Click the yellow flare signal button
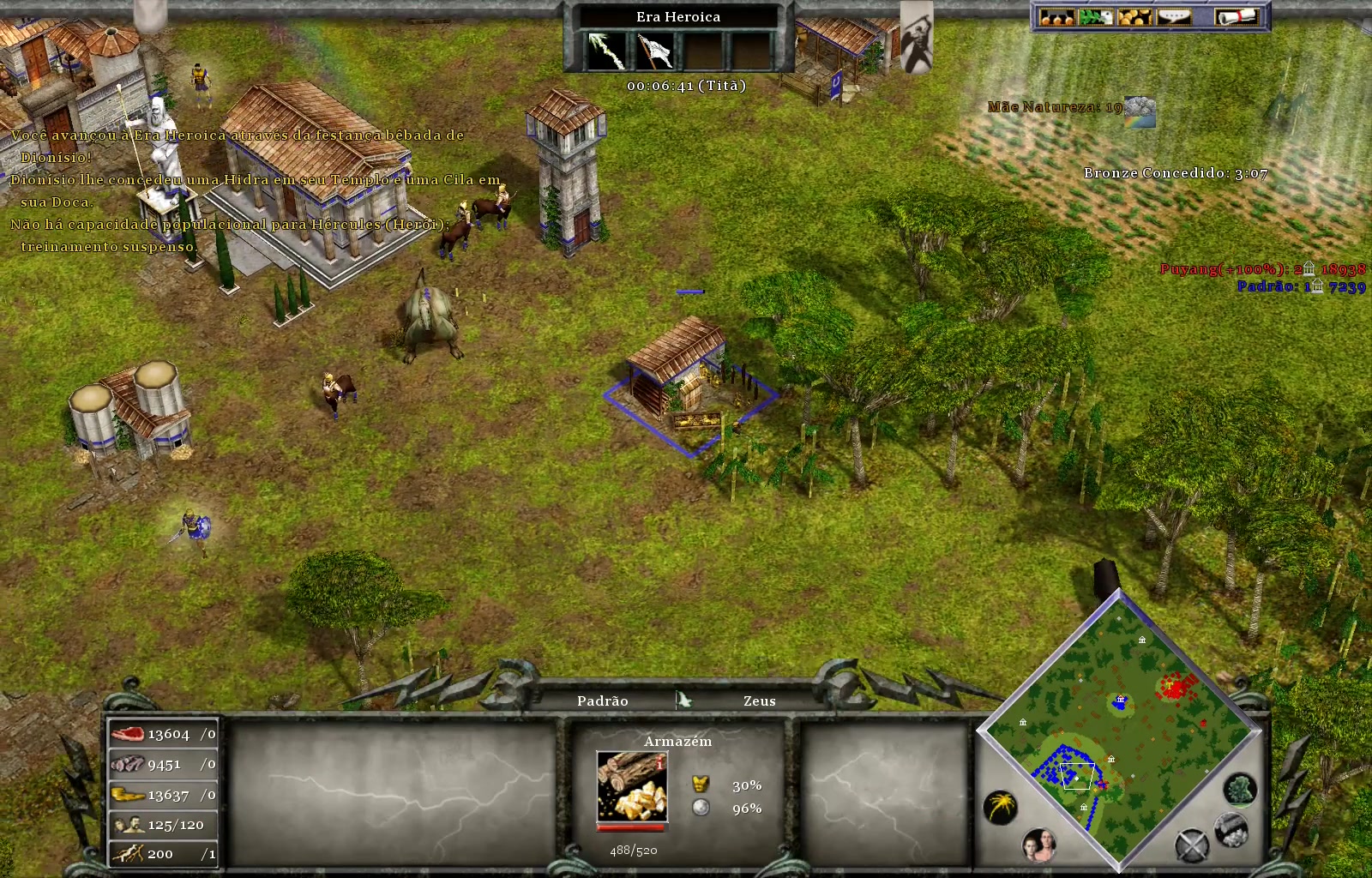Viewport: 1372px width, 878px height. pyautogui.click(x=1000, y=807)
